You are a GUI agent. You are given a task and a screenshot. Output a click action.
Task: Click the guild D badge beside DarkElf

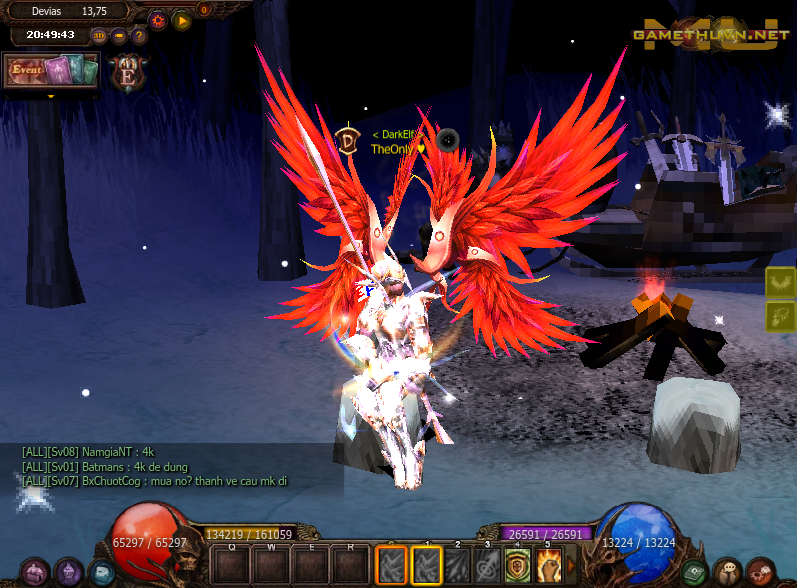348,139
